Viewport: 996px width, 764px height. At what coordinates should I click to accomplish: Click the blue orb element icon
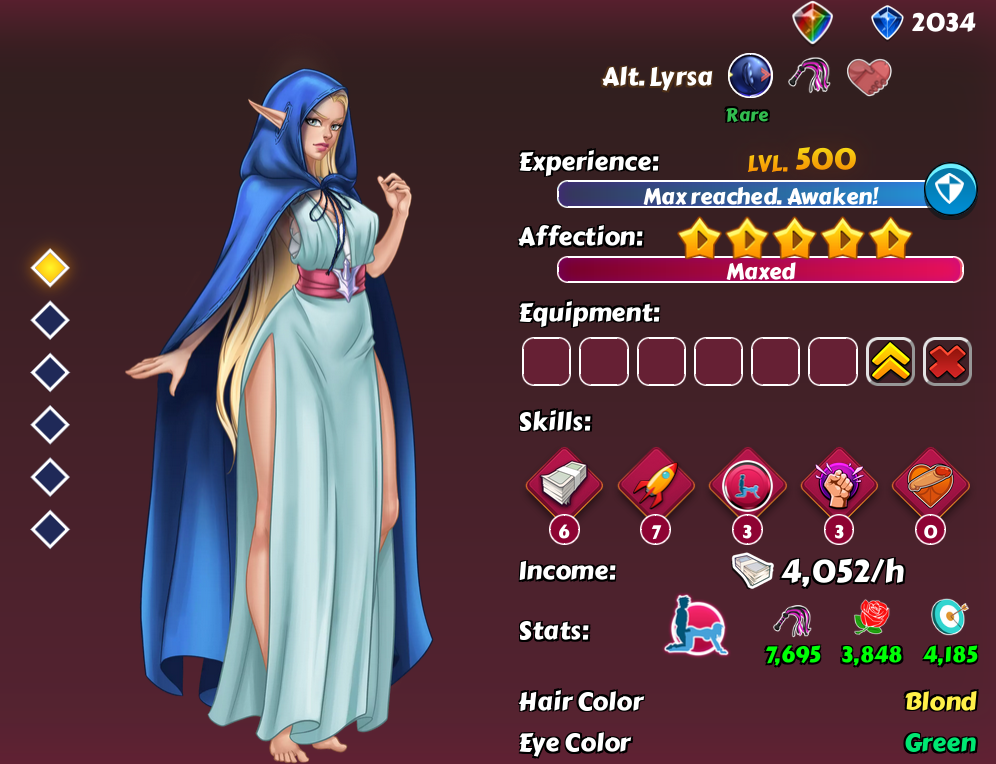(749, 76)
